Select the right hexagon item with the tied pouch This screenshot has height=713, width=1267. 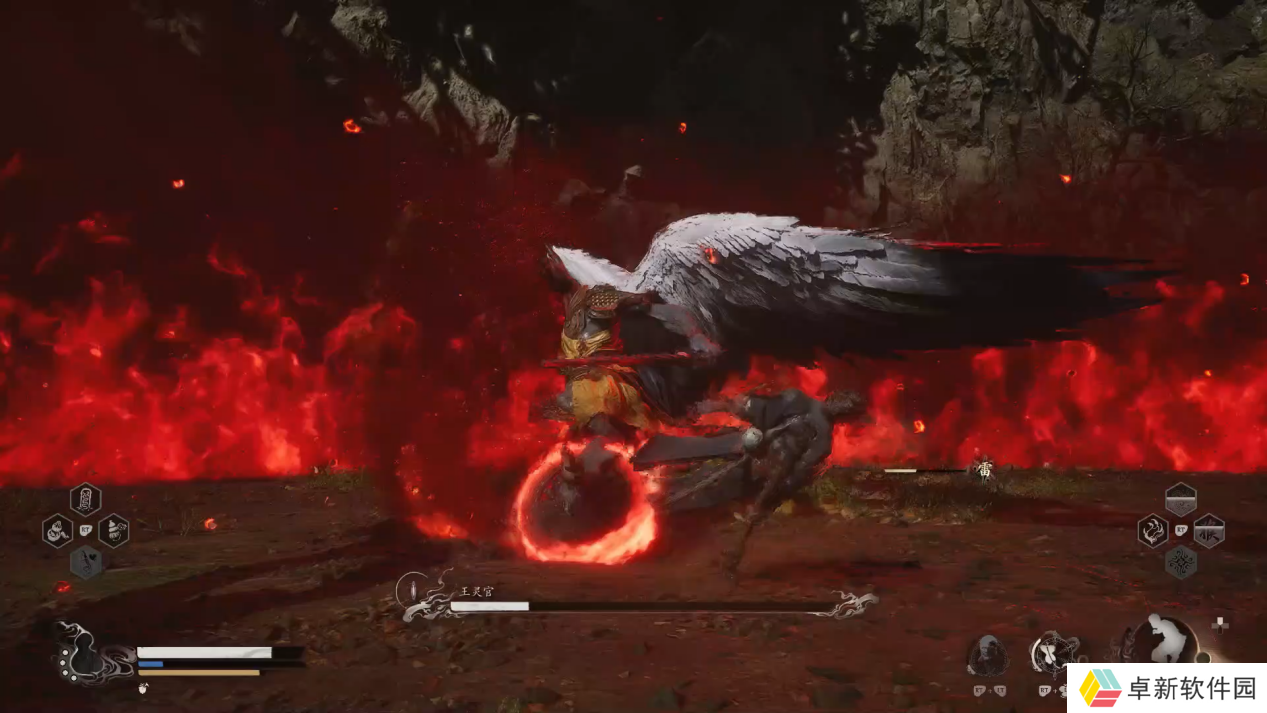click(x=113, y=530)
